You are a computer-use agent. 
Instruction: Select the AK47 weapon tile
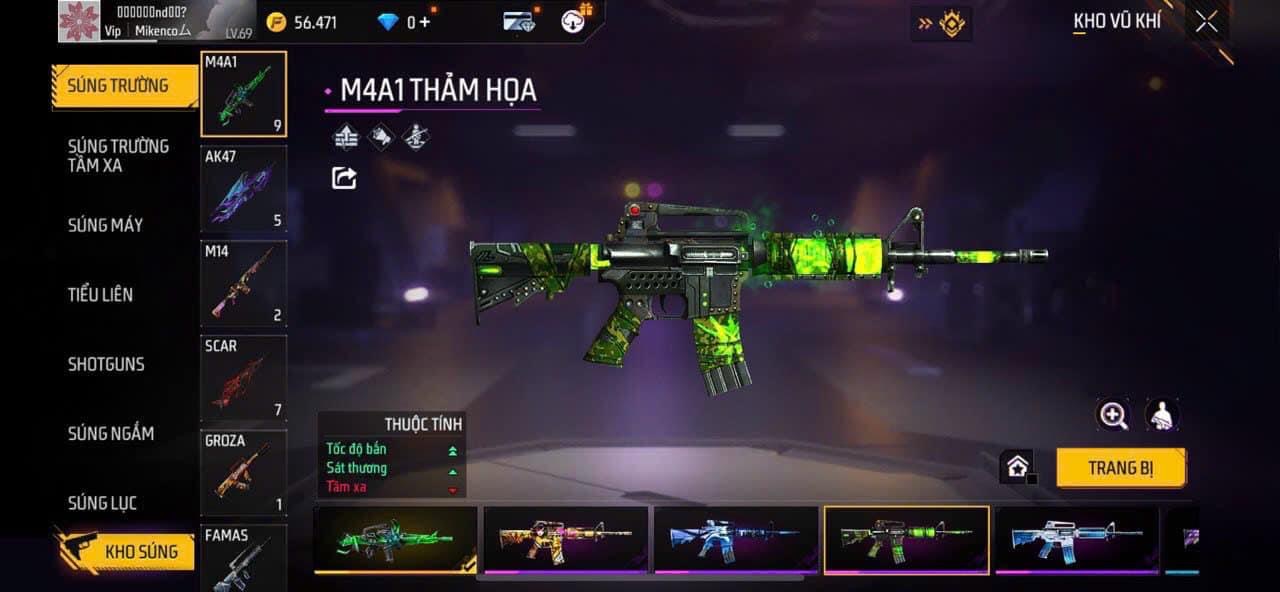(x=243, y=189)
